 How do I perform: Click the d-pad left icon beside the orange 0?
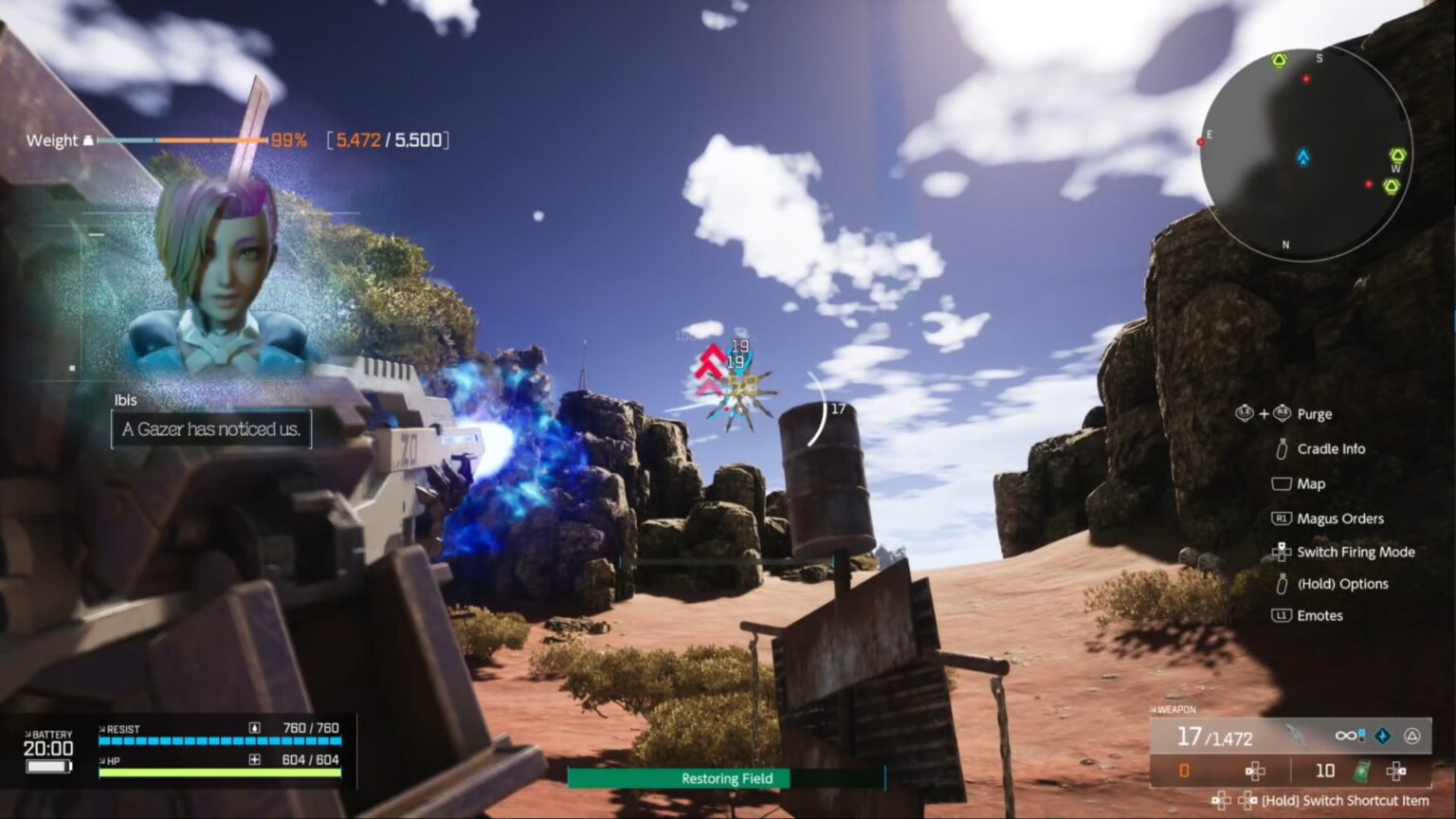point(1254,771)
